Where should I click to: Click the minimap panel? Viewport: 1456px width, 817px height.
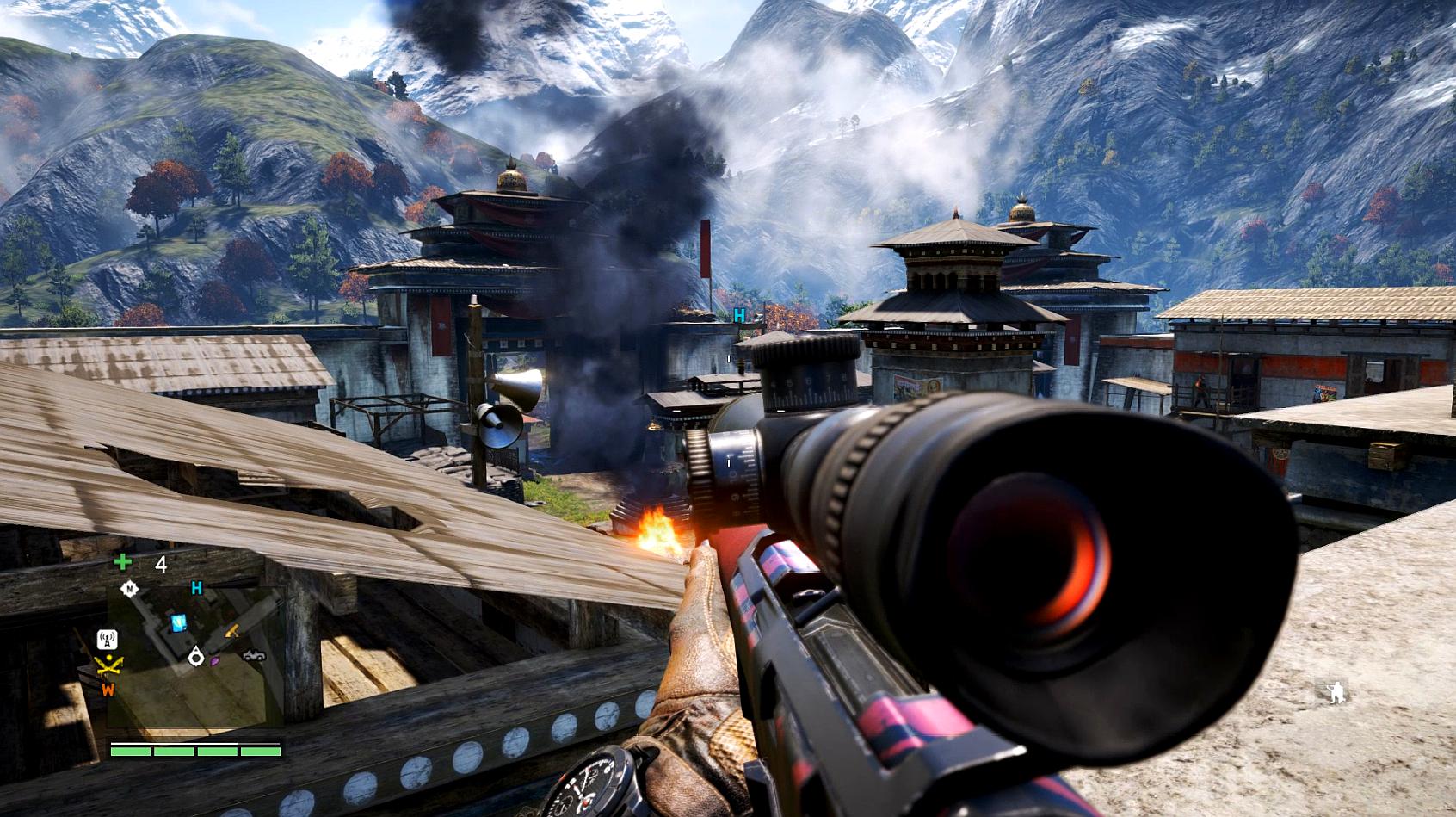tap(196, 655)
